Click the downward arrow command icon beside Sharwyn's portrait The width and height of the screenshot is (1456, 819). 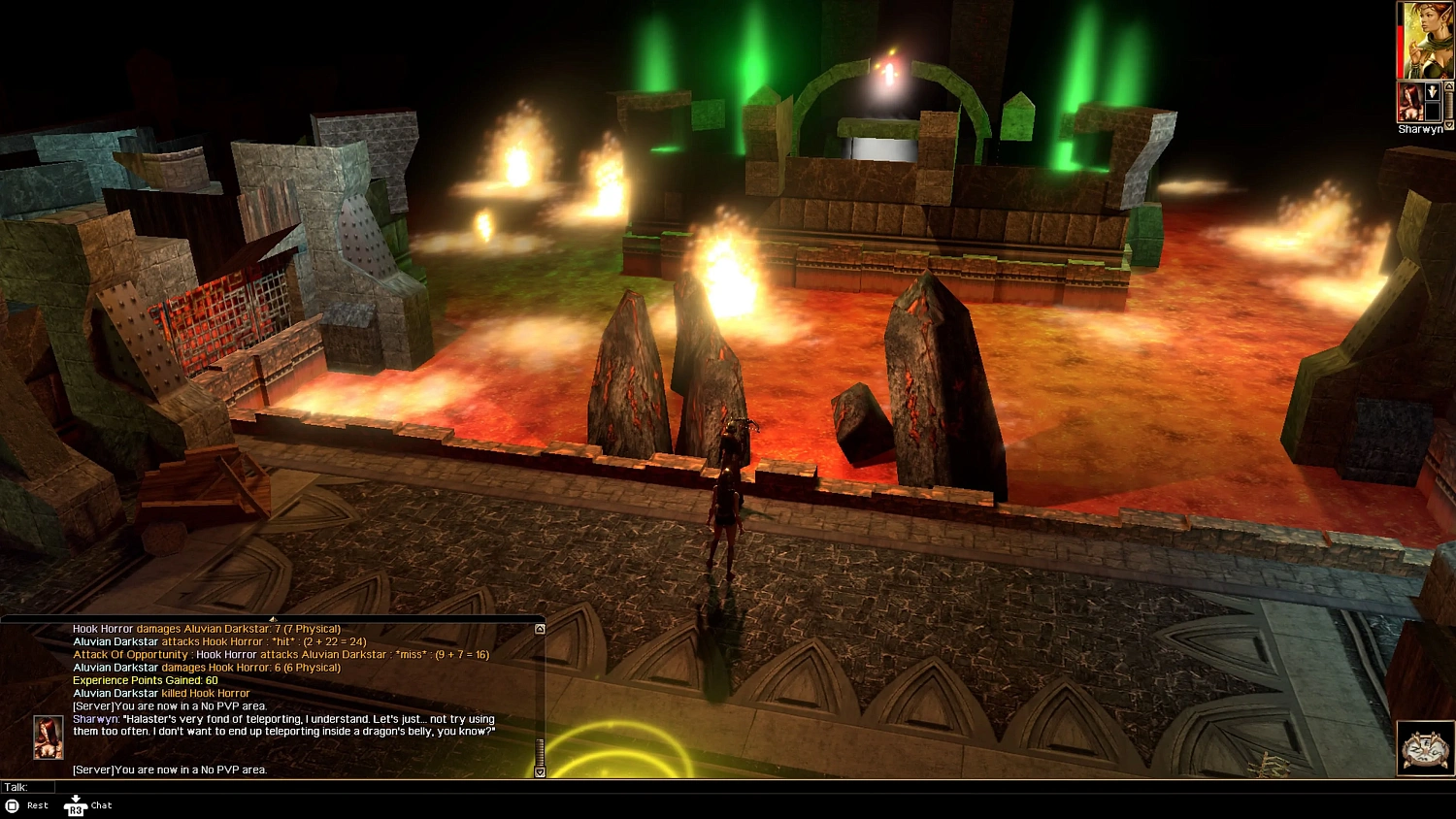(1433, 91)
